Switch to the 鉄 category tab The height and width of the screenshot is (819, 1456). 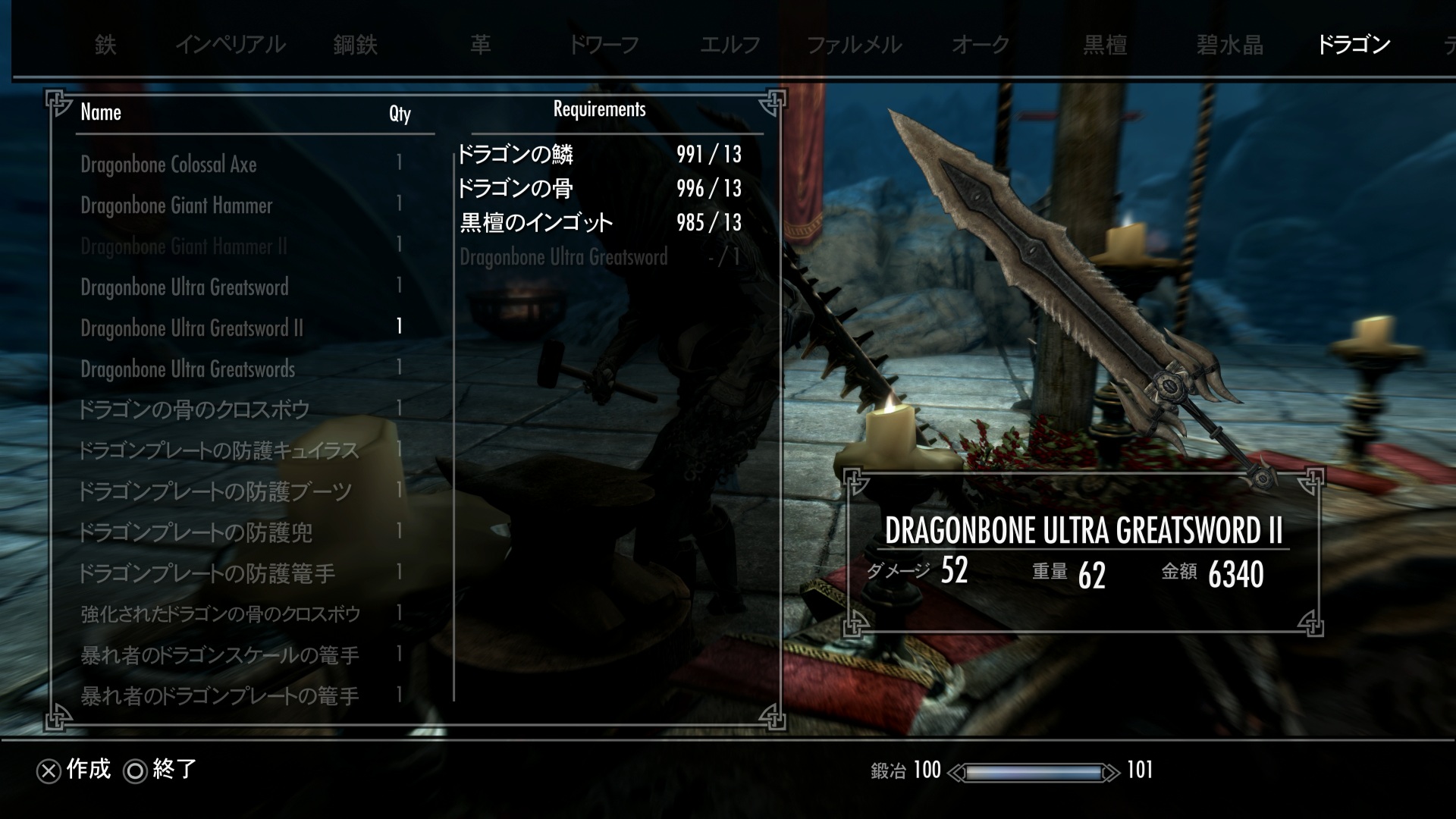[105, 45]
